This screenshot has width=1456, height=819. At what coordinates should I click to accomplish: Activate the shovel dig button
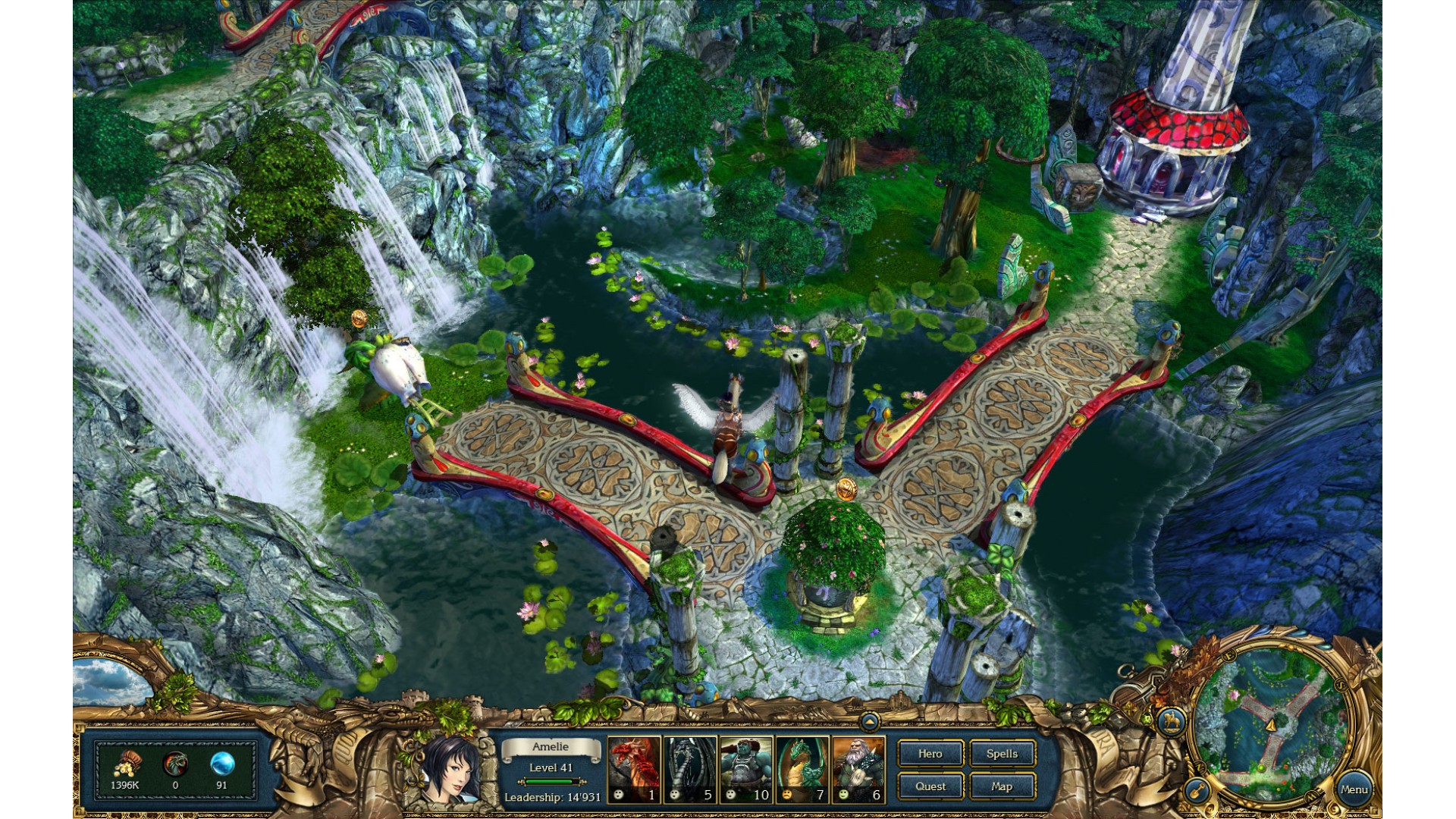(1197, 791)
